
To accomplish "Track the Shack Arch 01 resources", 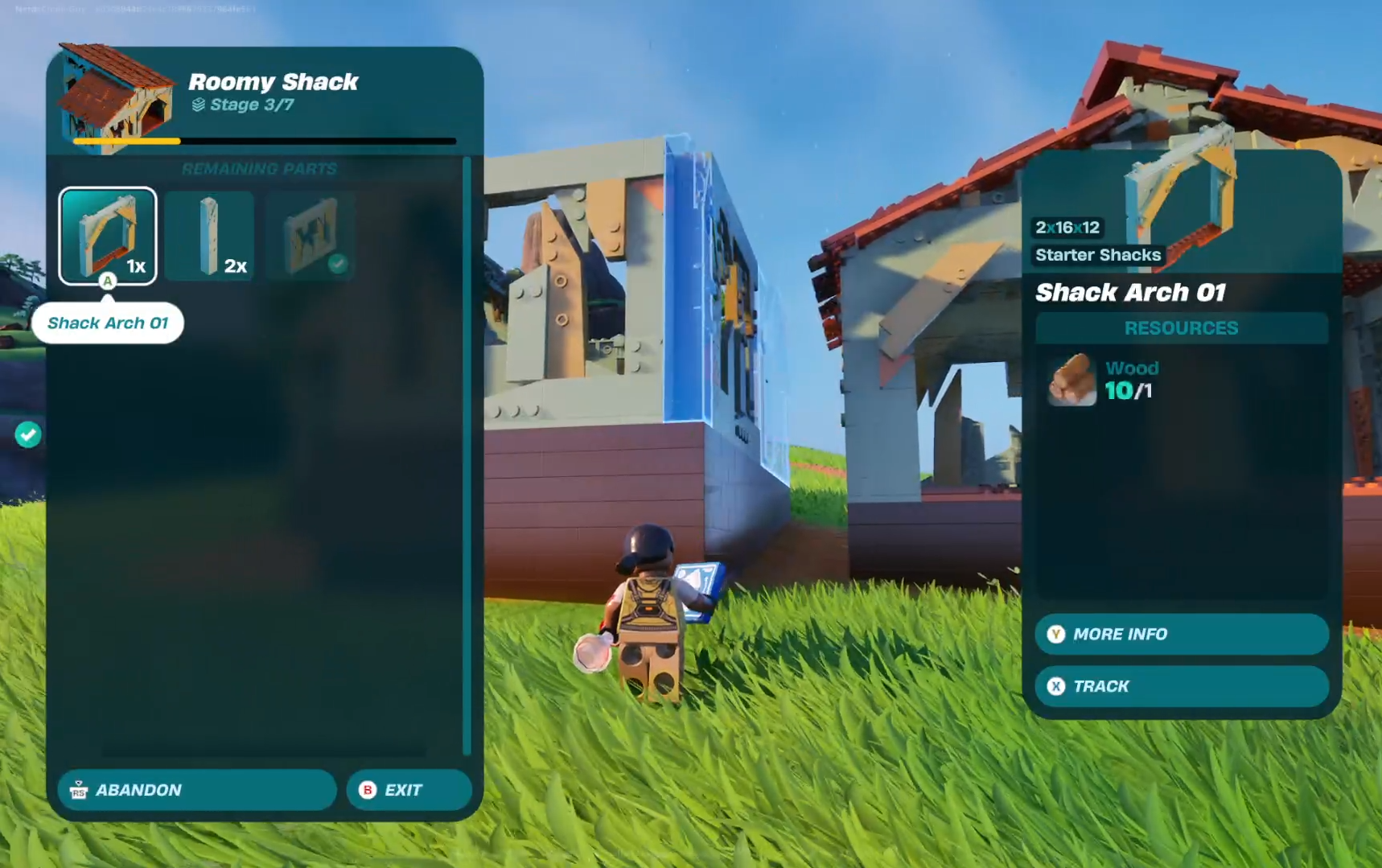I will click(x=1180, y=686).
